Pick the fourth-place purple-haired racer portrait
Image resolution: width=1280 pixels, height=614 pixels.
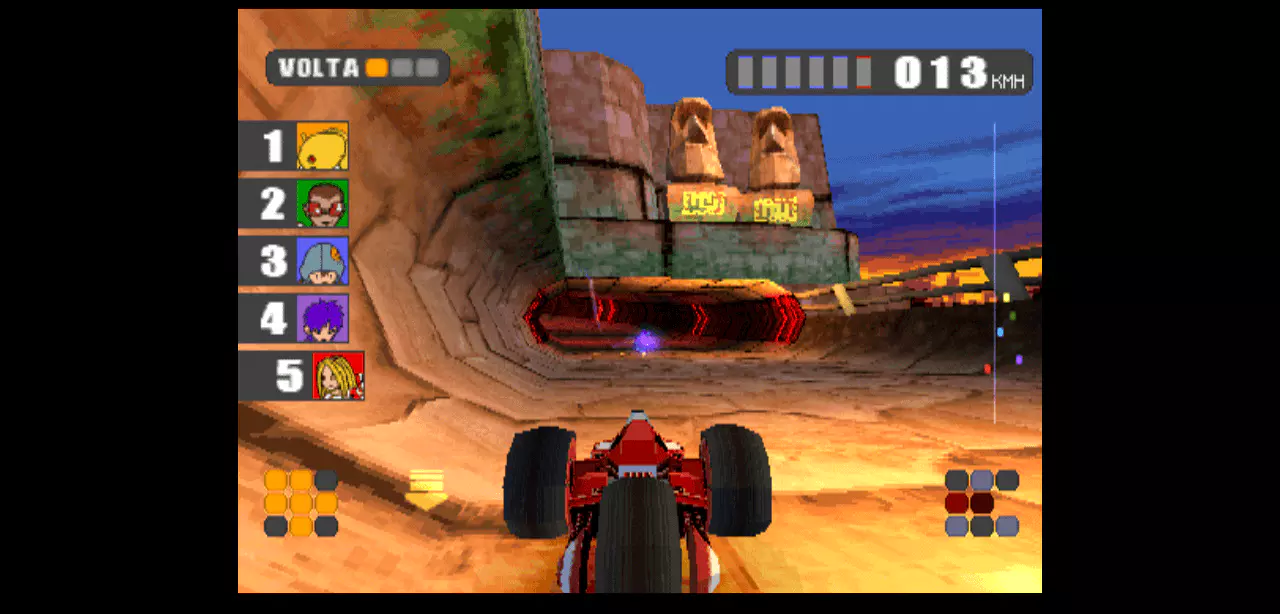click(322, 319)
